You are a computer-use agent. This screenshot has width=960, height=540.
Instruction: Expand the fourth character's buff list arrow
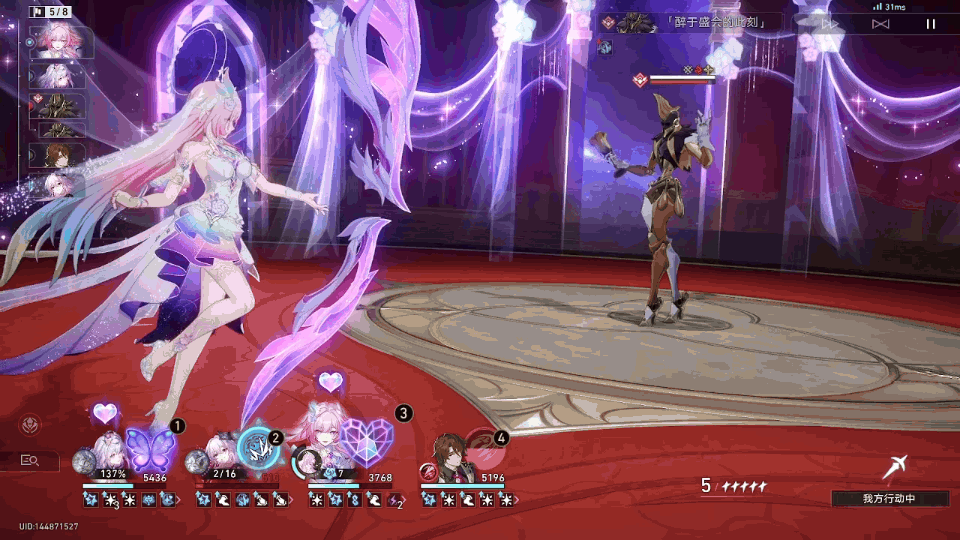tap(518, 499)
